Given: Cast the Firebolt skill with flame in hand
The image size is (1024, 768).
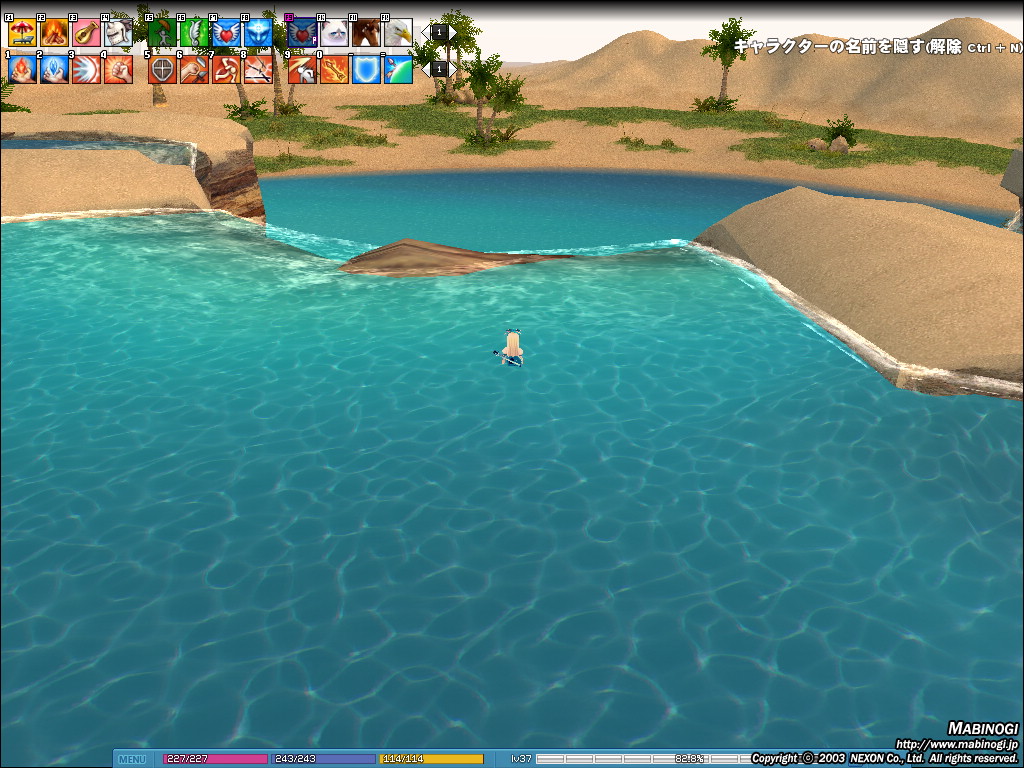Looking at the screenshot, I should pos(22,69).
